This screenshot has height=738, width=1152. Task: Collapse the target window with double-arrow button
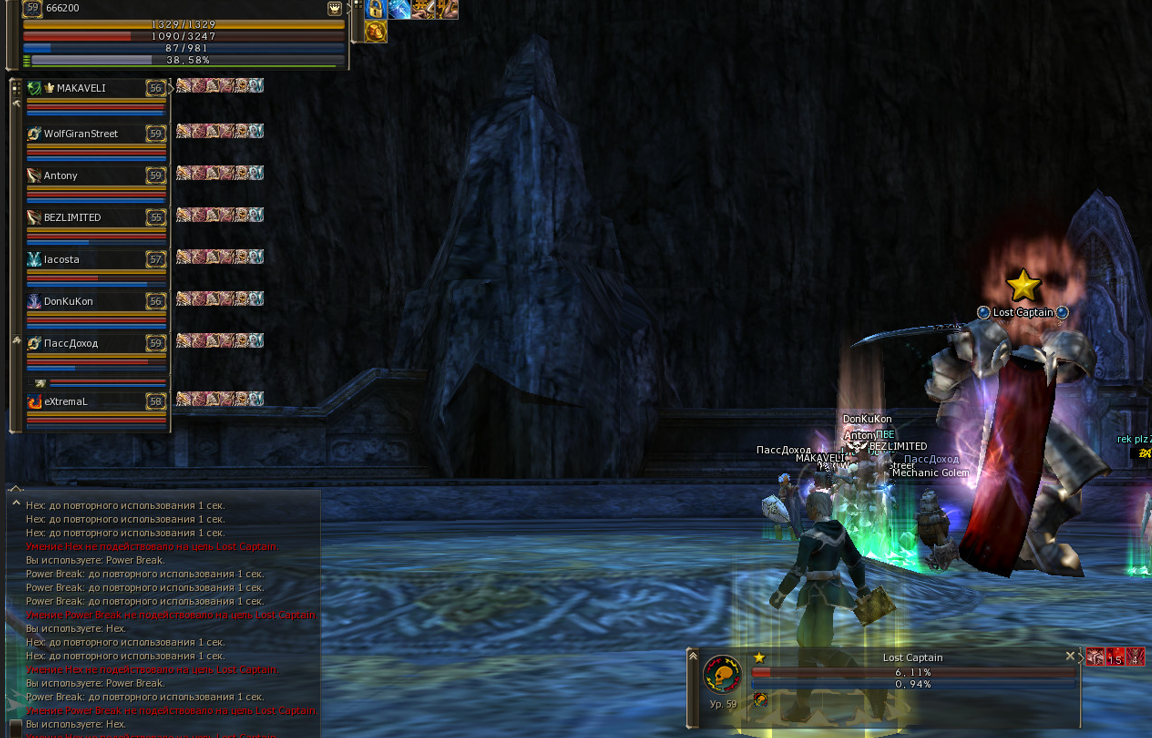pyautogui.click(x=693, y=656)
